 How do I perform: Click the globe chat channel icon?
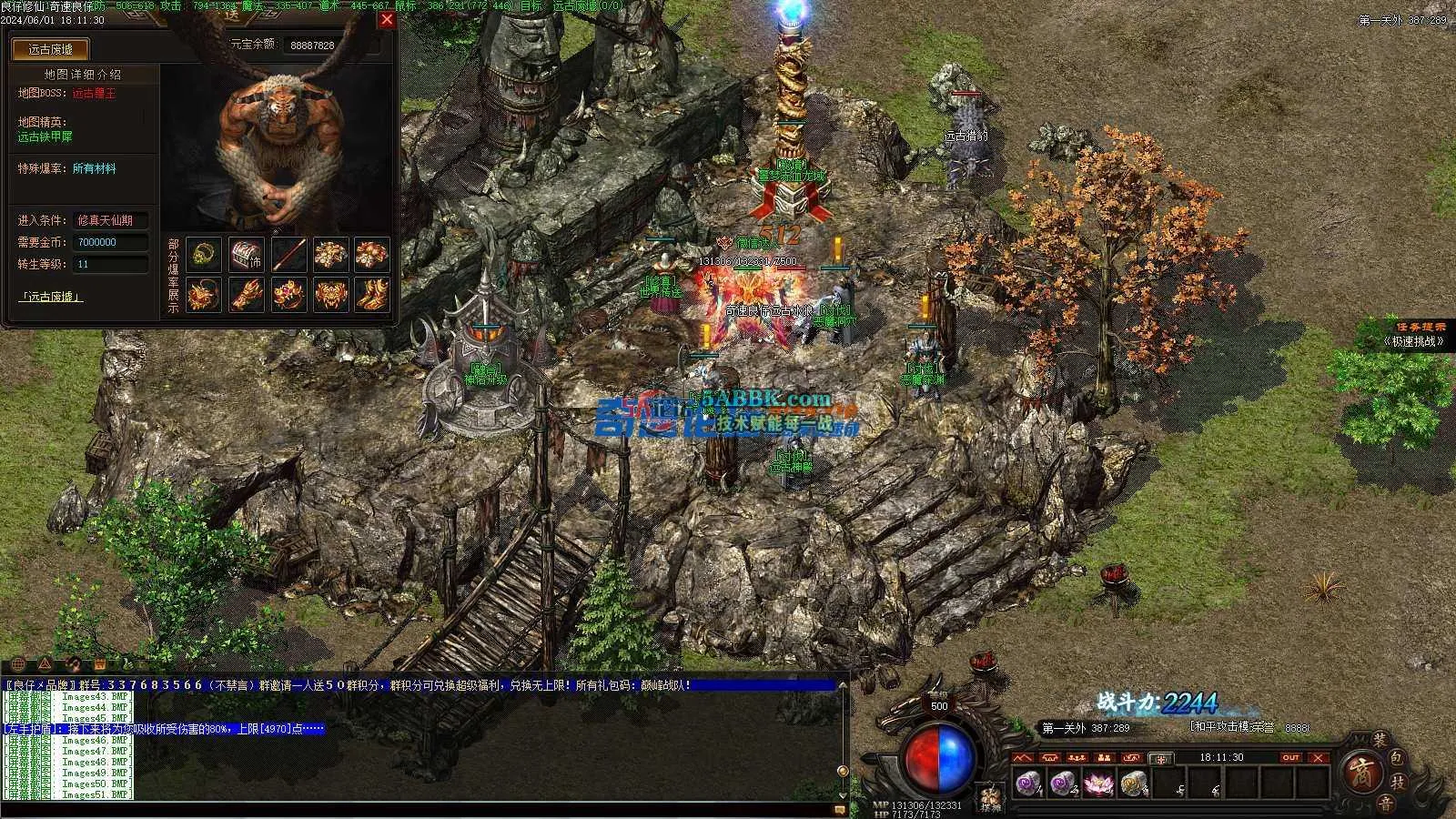click(x=19, y=664)
